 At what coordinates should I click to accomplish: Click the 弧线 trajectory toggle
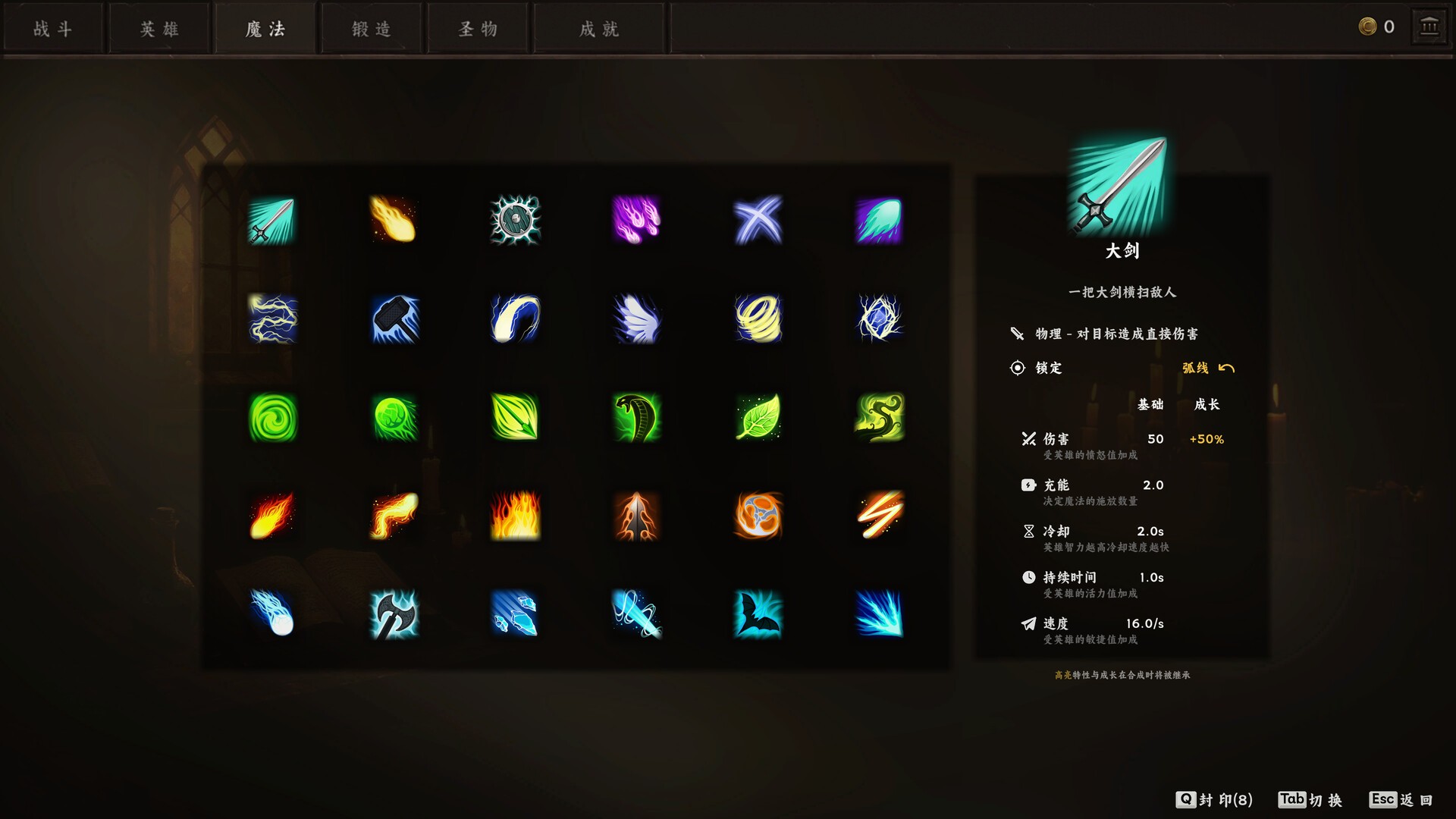click(1206, 368)
